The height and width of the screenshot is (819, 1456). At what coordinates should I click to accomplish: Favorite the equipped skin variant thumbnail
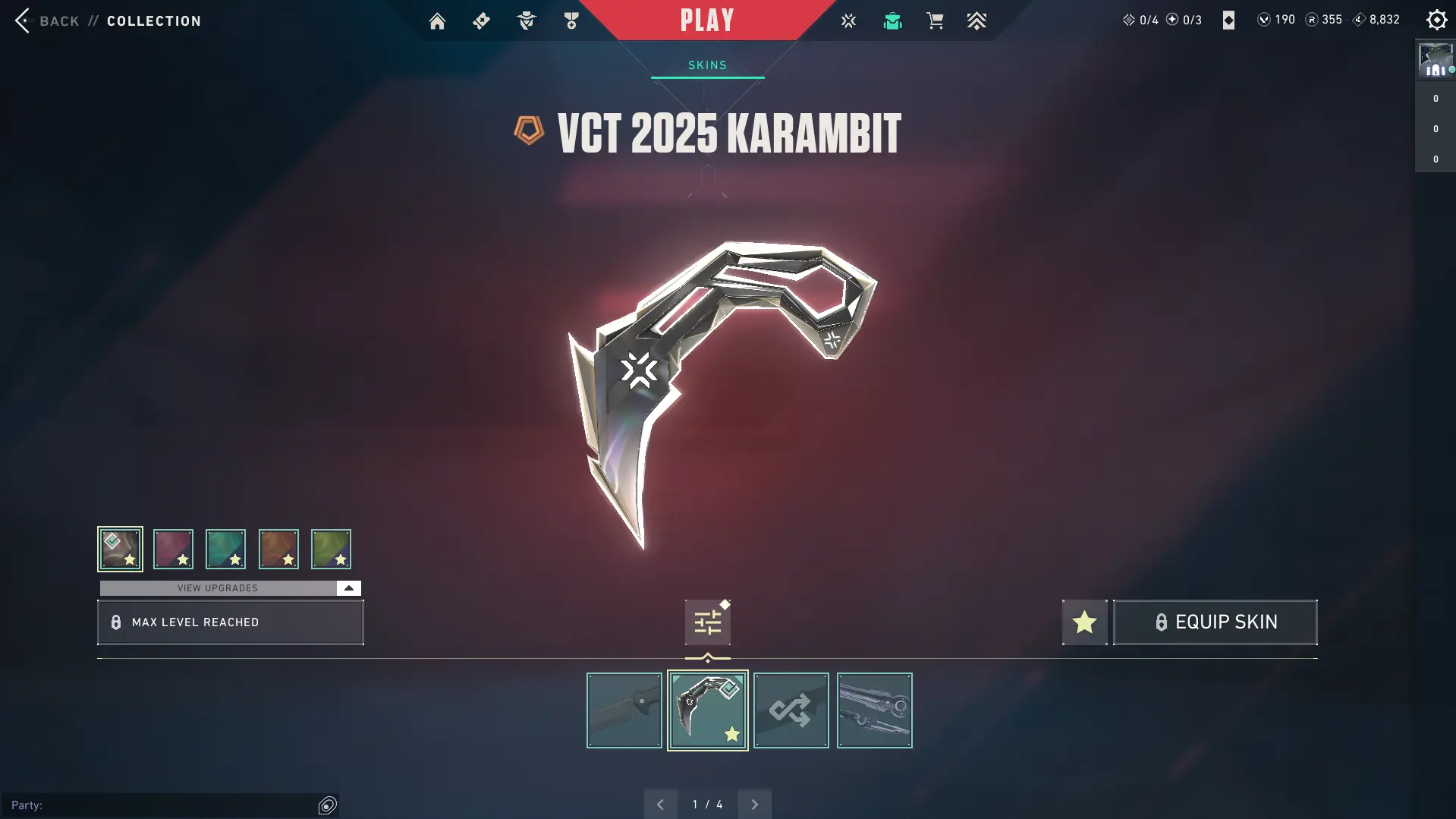(707, 710)
